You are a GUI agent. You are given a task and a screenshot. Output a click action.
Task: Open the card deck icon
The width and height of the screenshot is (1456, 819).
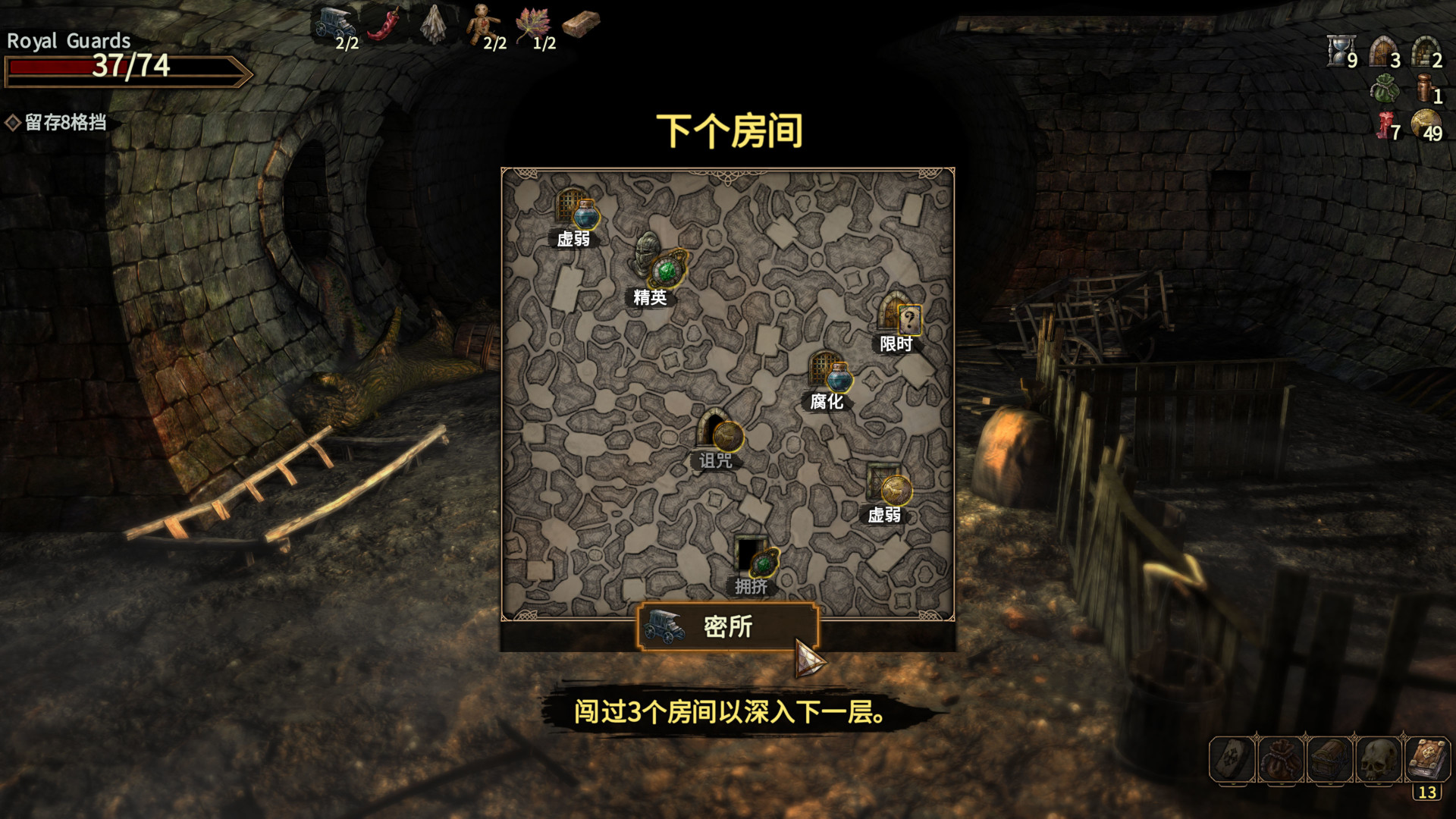coord(1232,759)
